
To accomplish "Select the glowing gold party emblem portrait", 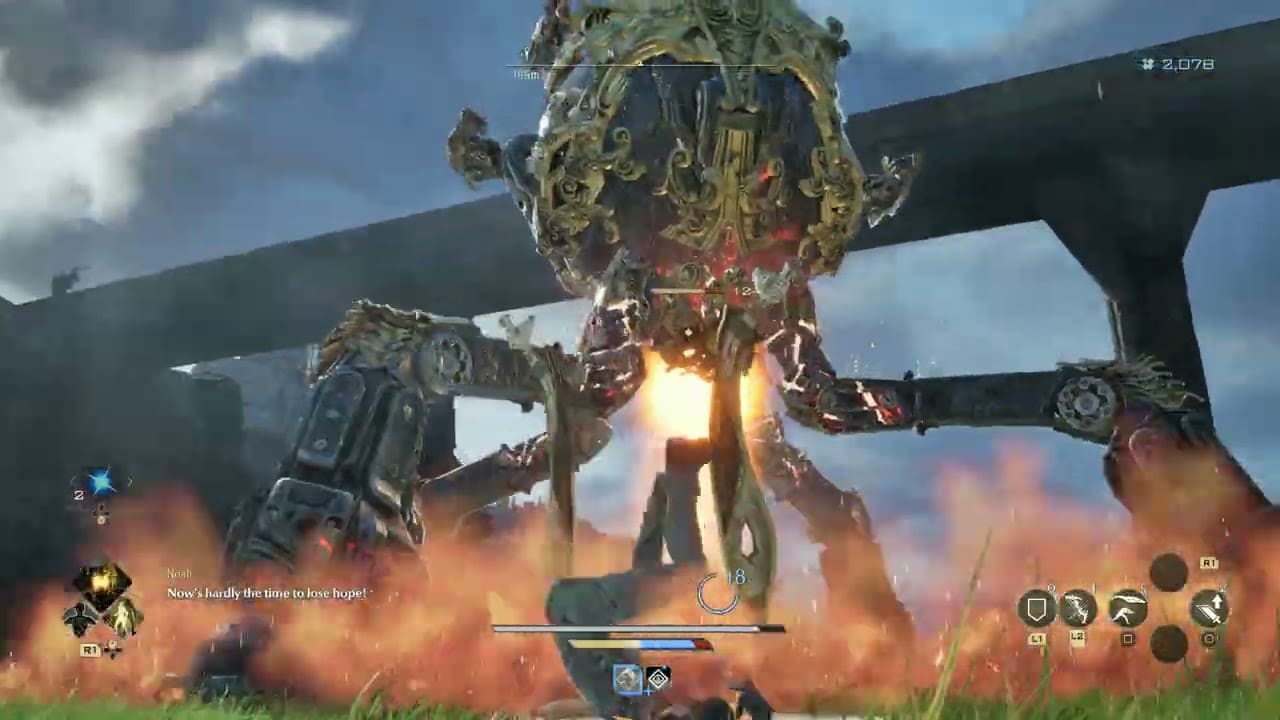I will (x=102, y=580).
